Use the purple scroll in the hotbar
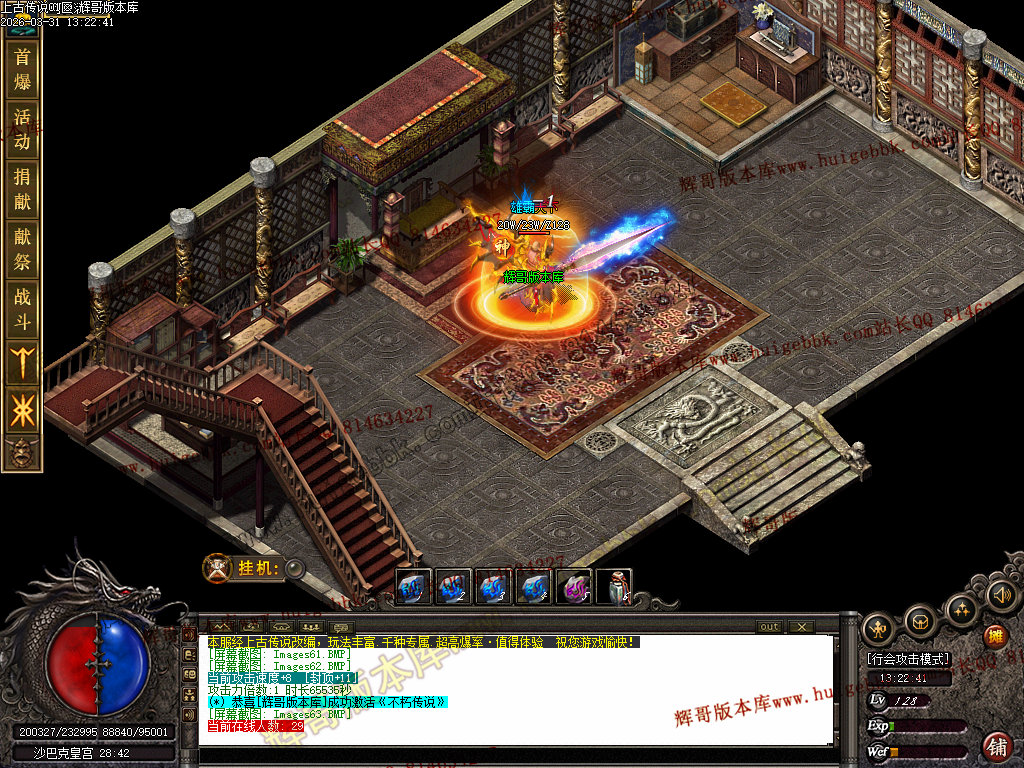The height and width of the screenshot is (768, 1024). 574,587
